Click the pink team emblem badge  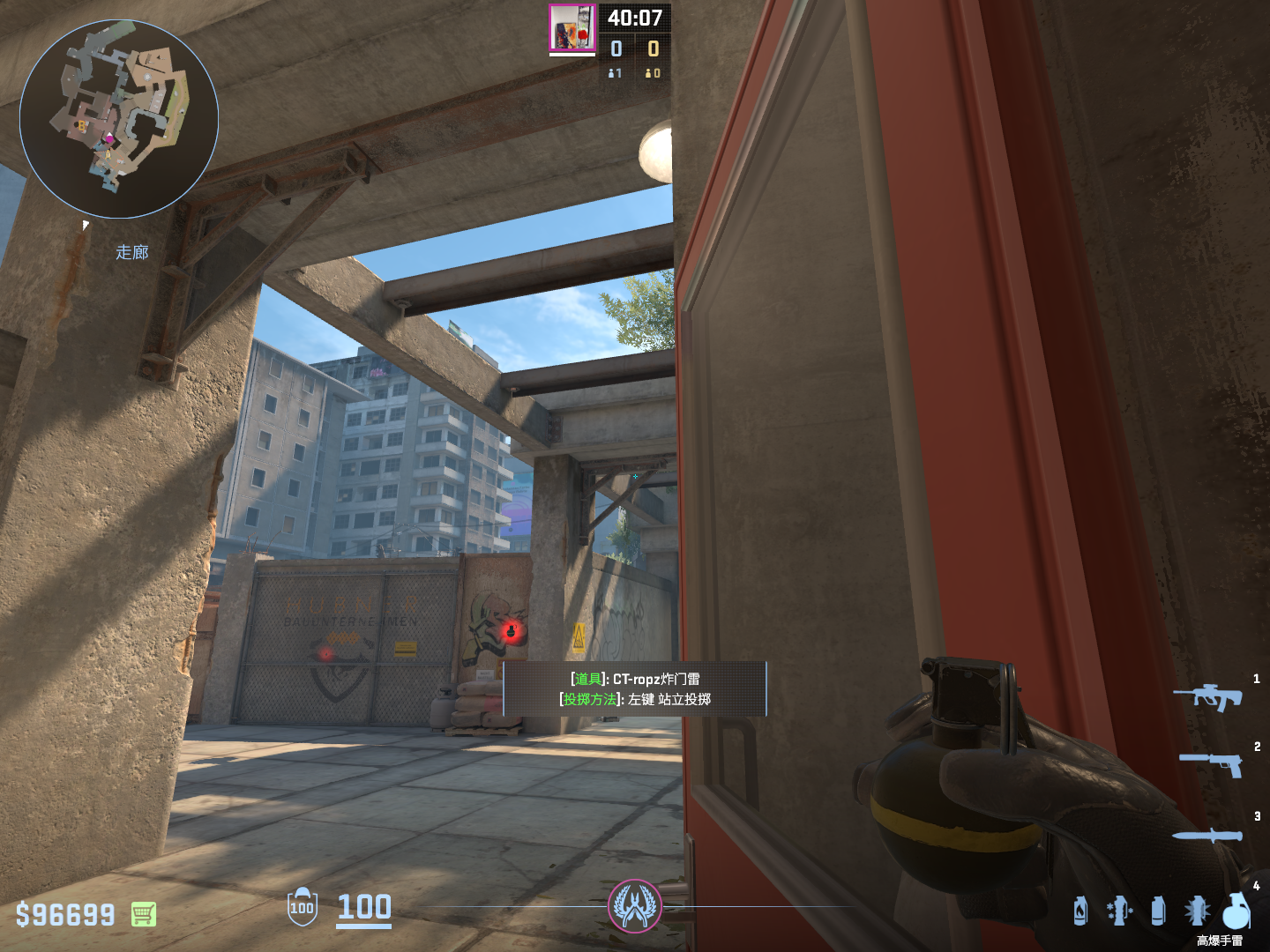pyautogui.click(x=634, y=905)
